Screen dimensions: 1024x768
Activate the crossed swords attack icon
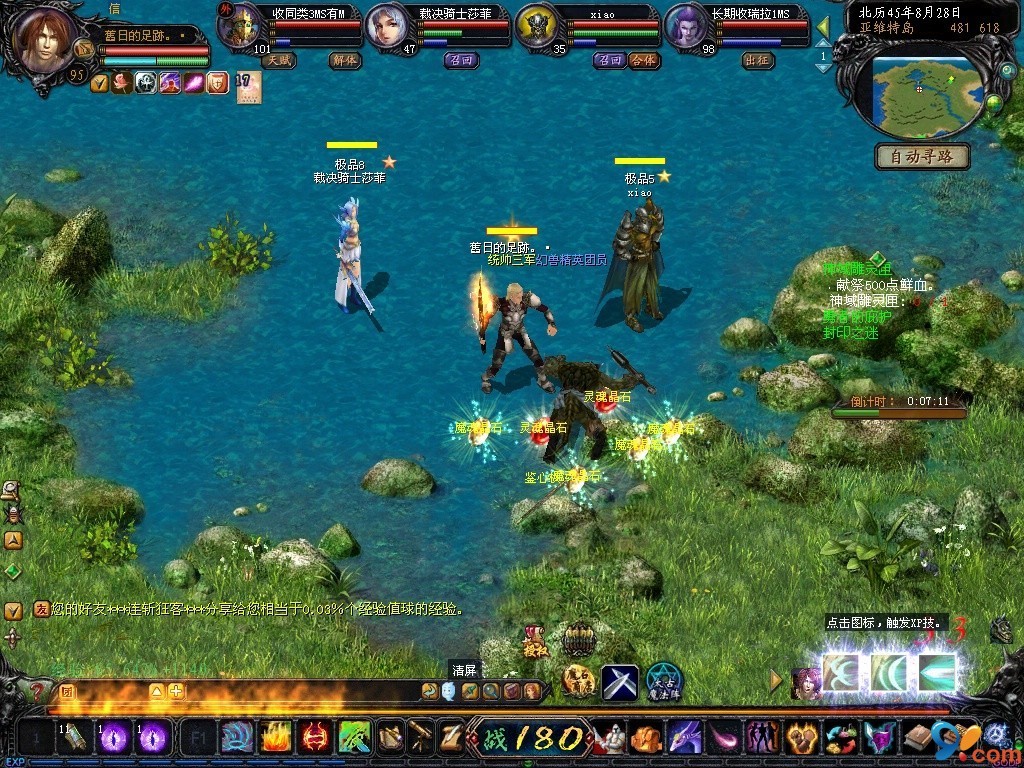coord(619,683)
